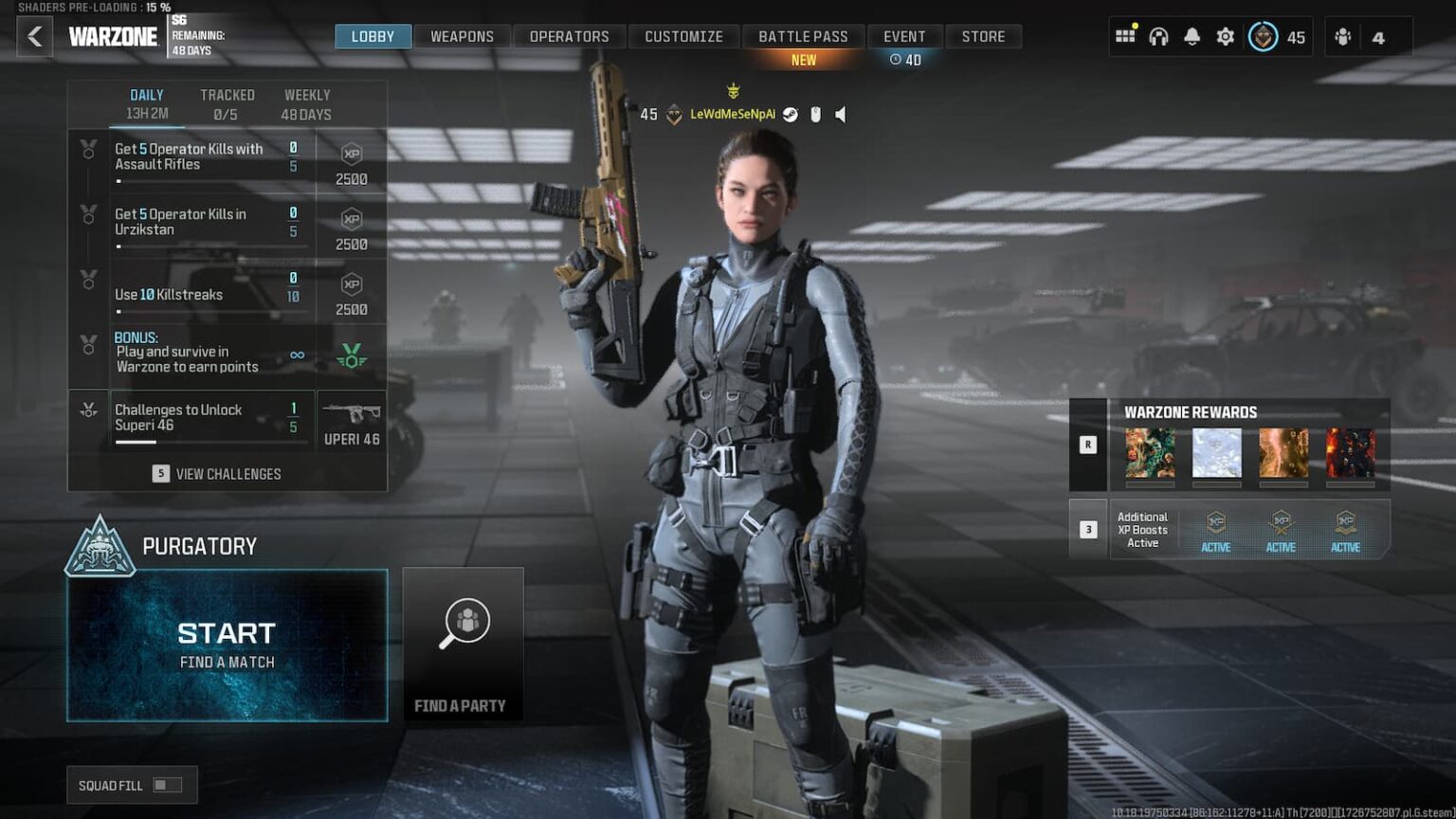Click the back arrow in top-left corner
The width and height of the screenshot is (1456, 819).
(35, 37)
